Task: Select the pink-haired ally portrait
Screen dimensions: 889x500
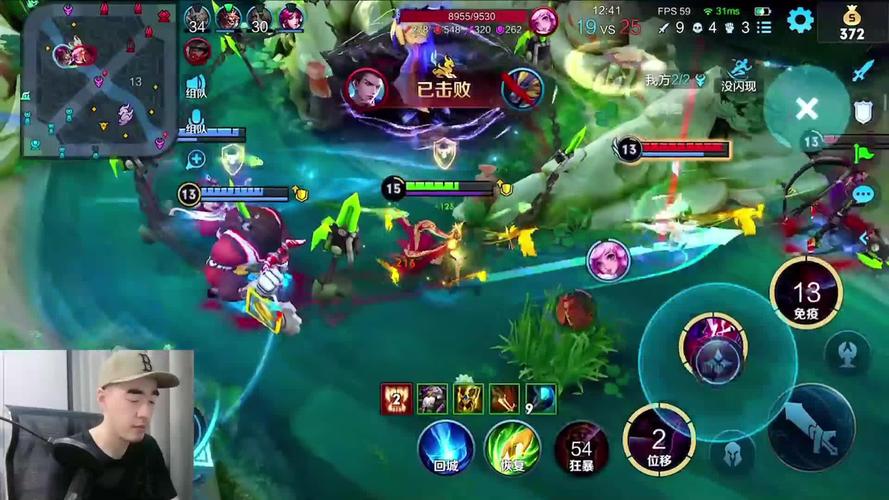Action: pos(608,259)
